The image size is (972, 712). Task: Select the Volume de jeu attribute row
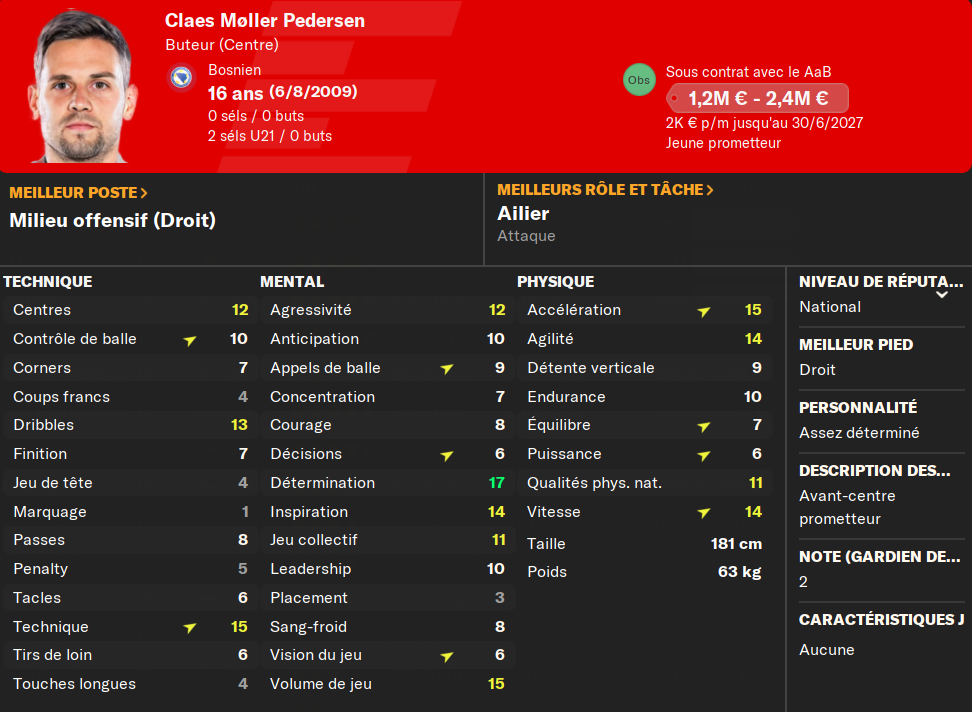386,684
